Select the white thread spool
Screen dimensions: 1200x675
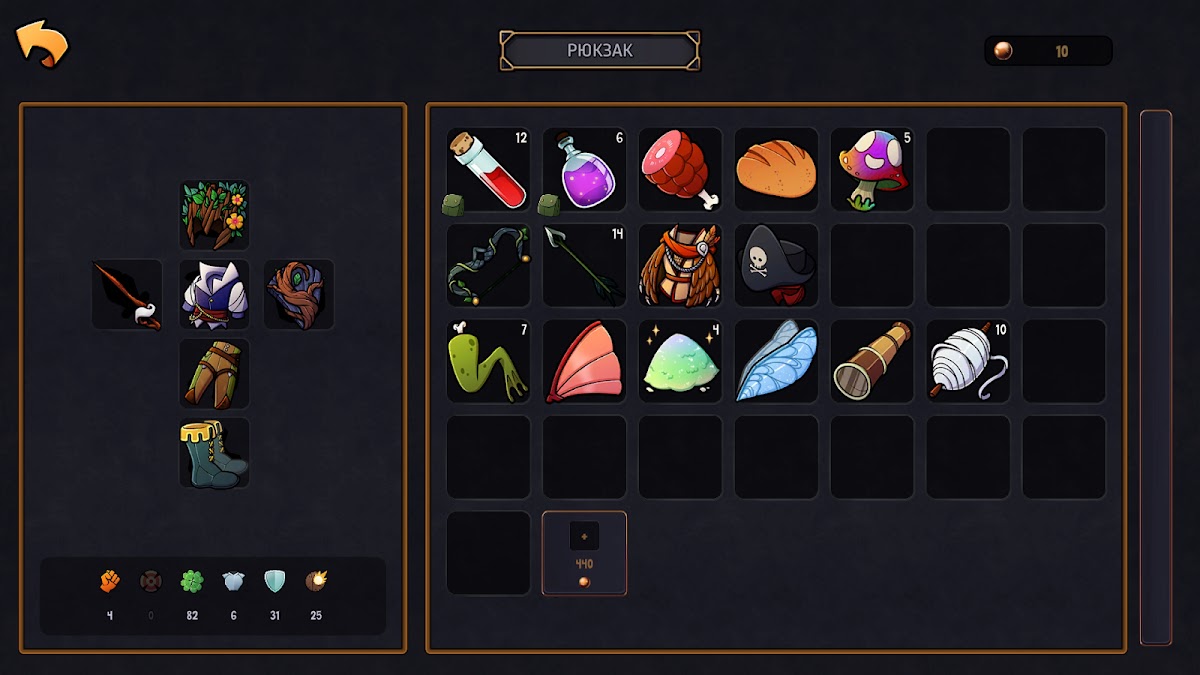(x=968, y=361)
